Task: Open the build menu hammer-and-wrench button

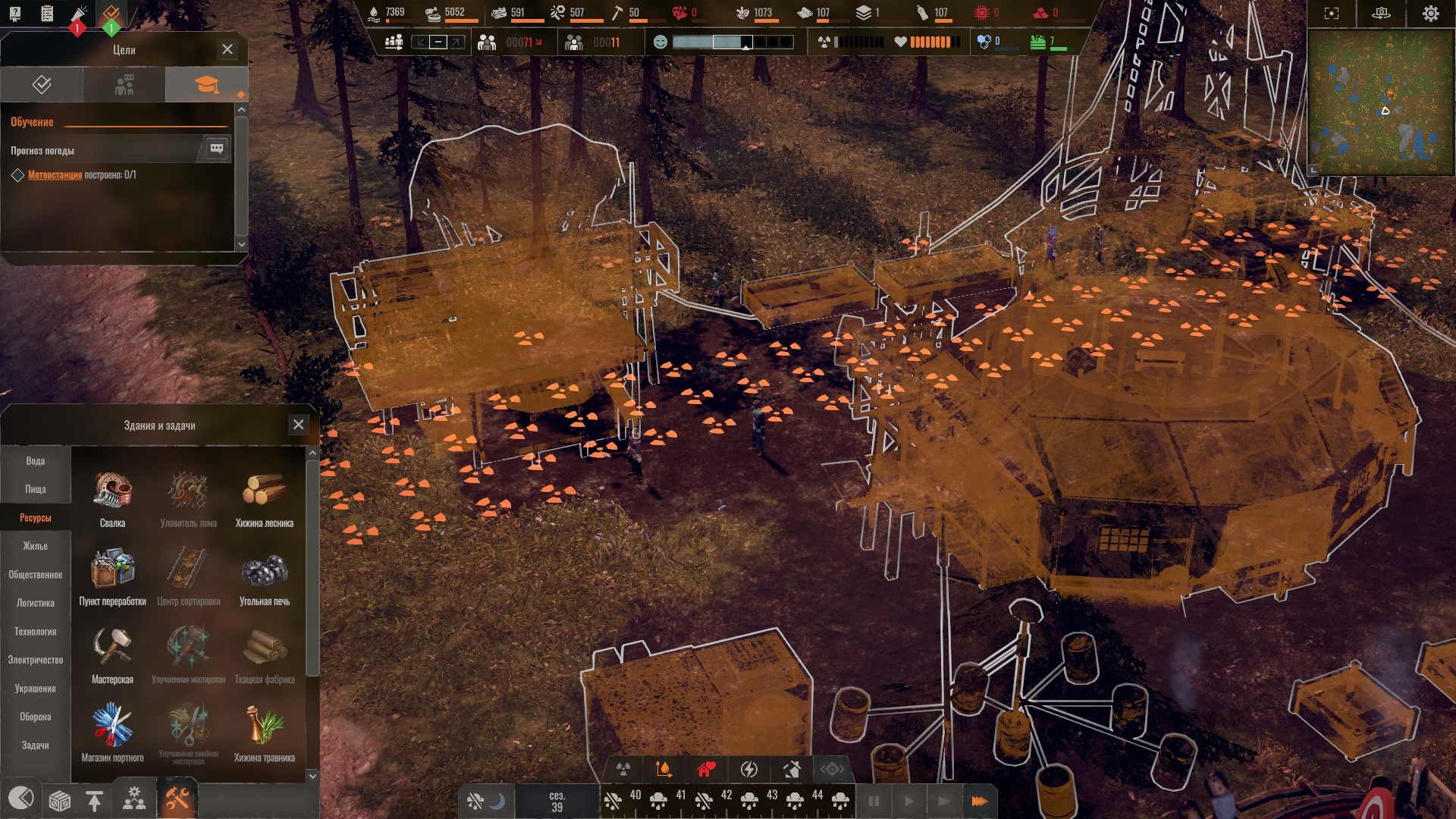Action: coord(177,799)
